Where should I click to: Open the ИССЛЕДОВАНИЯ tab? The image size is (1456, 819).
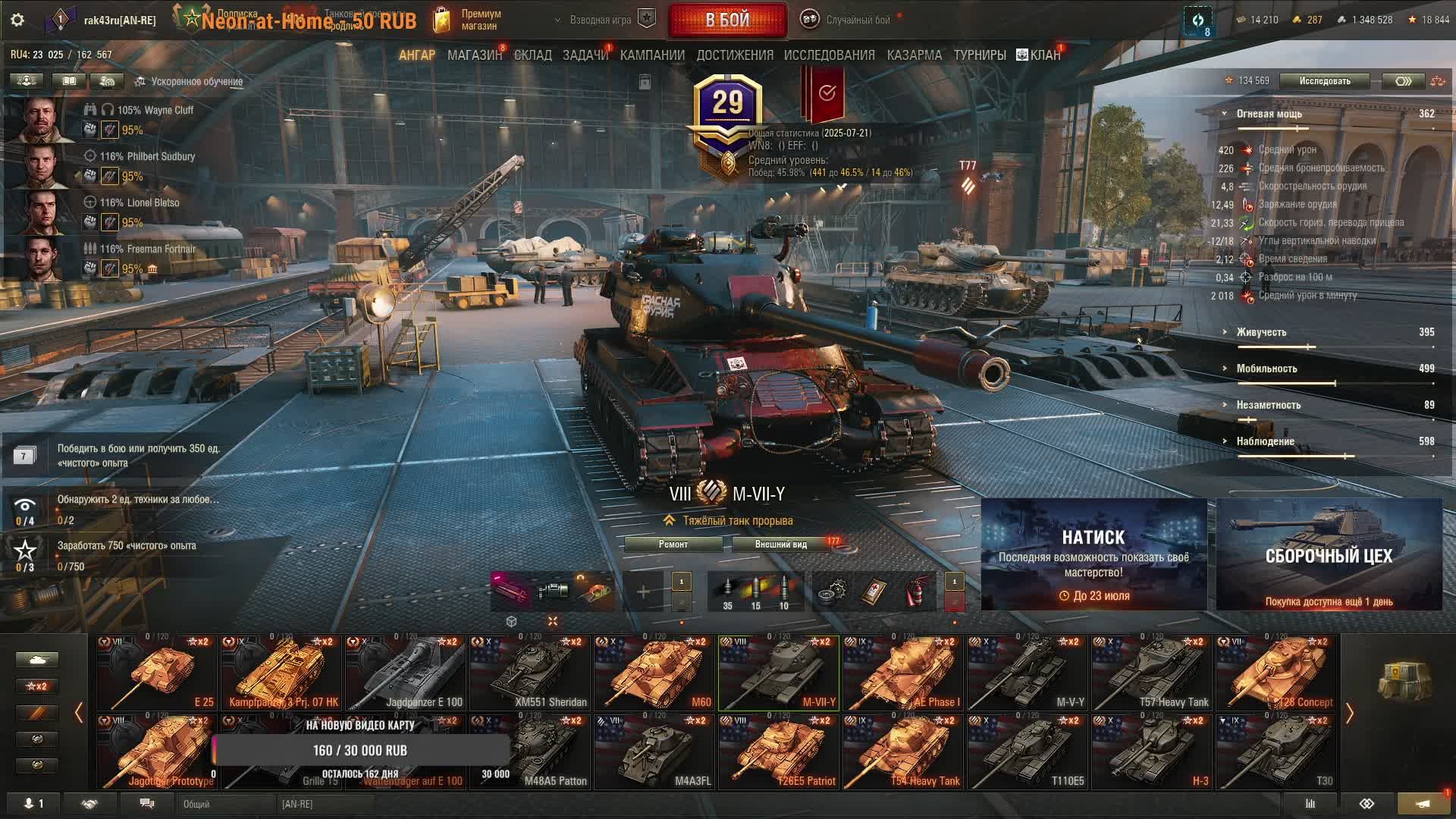[x=829, y=55]
